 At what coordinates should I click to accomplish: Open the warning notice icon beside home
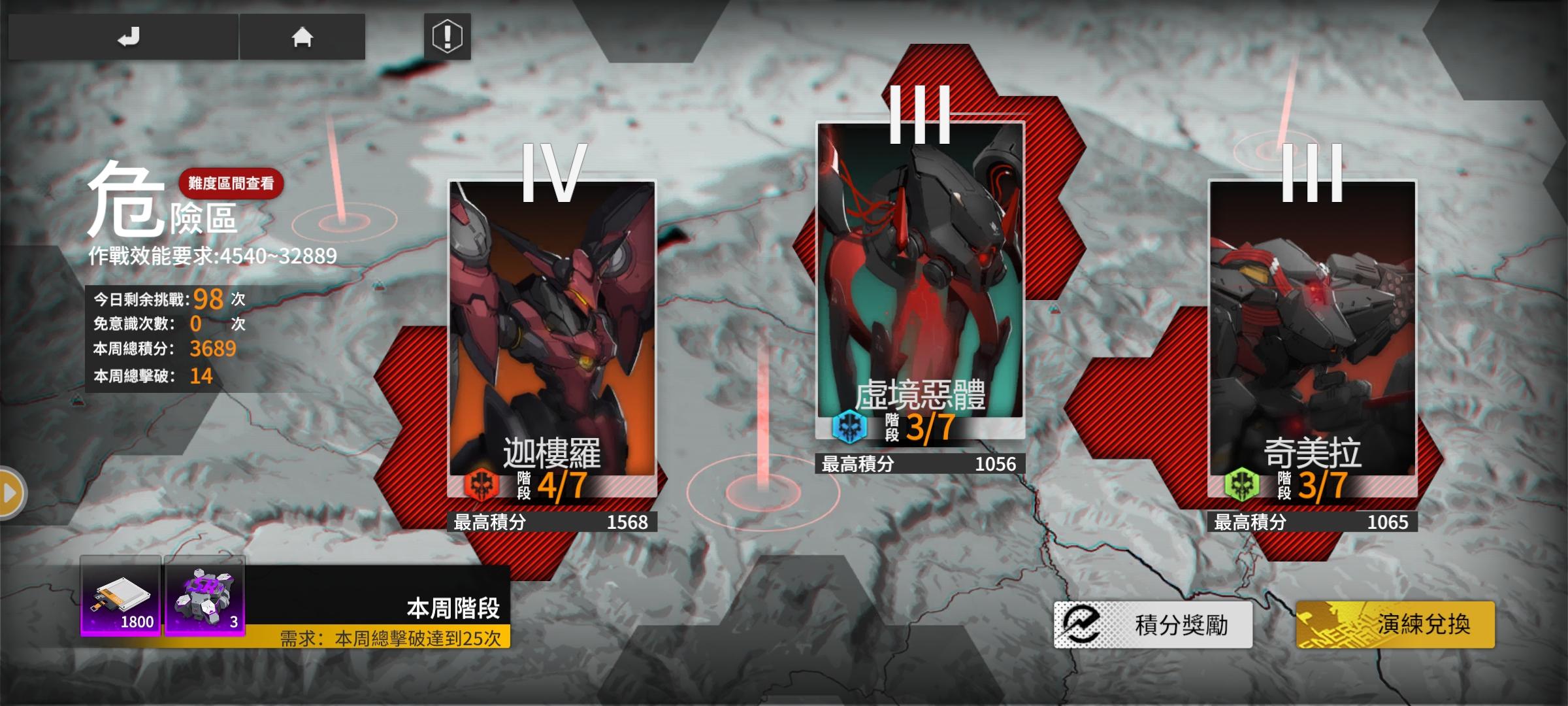[446, 37]
